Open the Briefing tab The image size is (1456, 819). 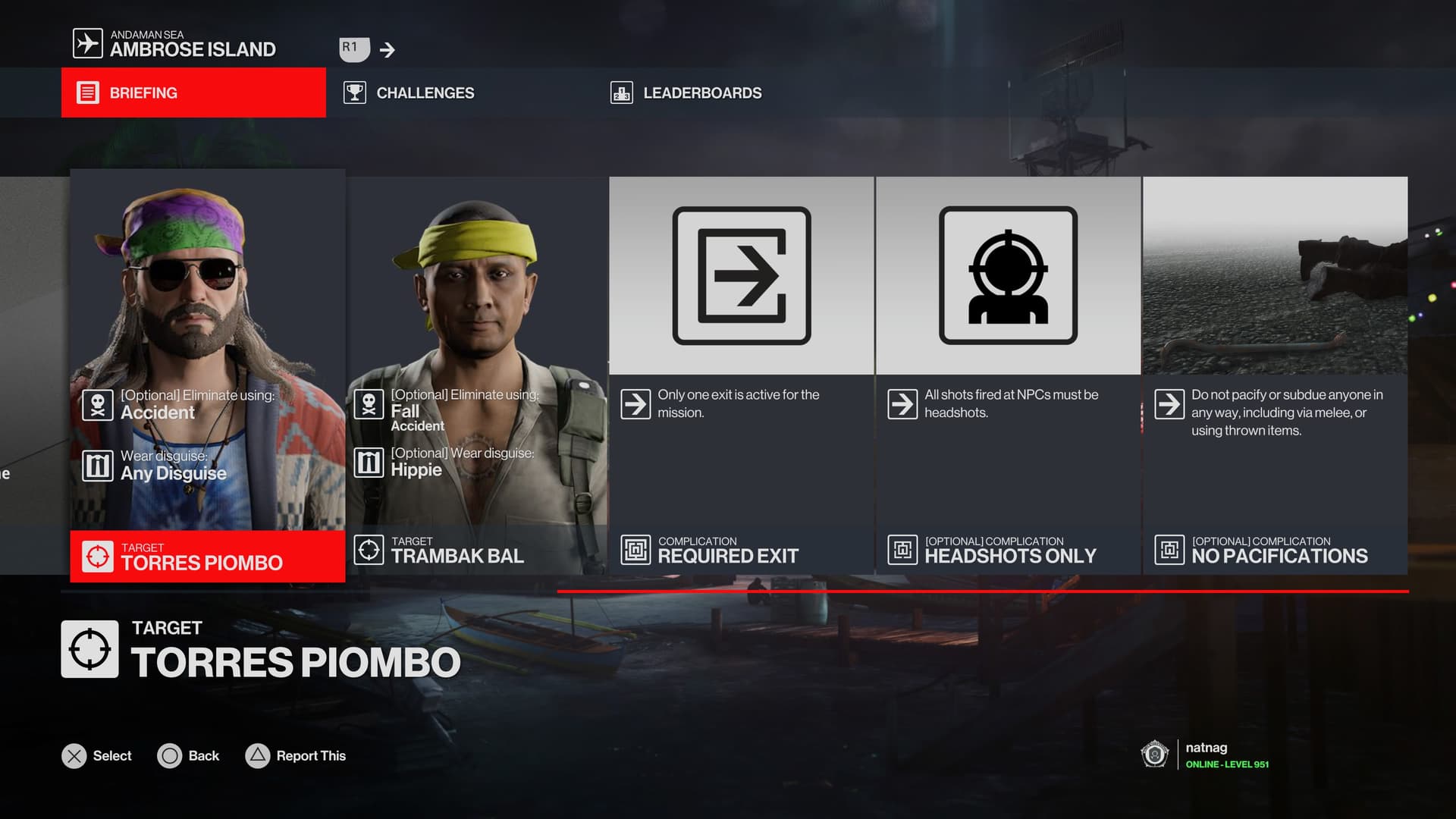193,93
